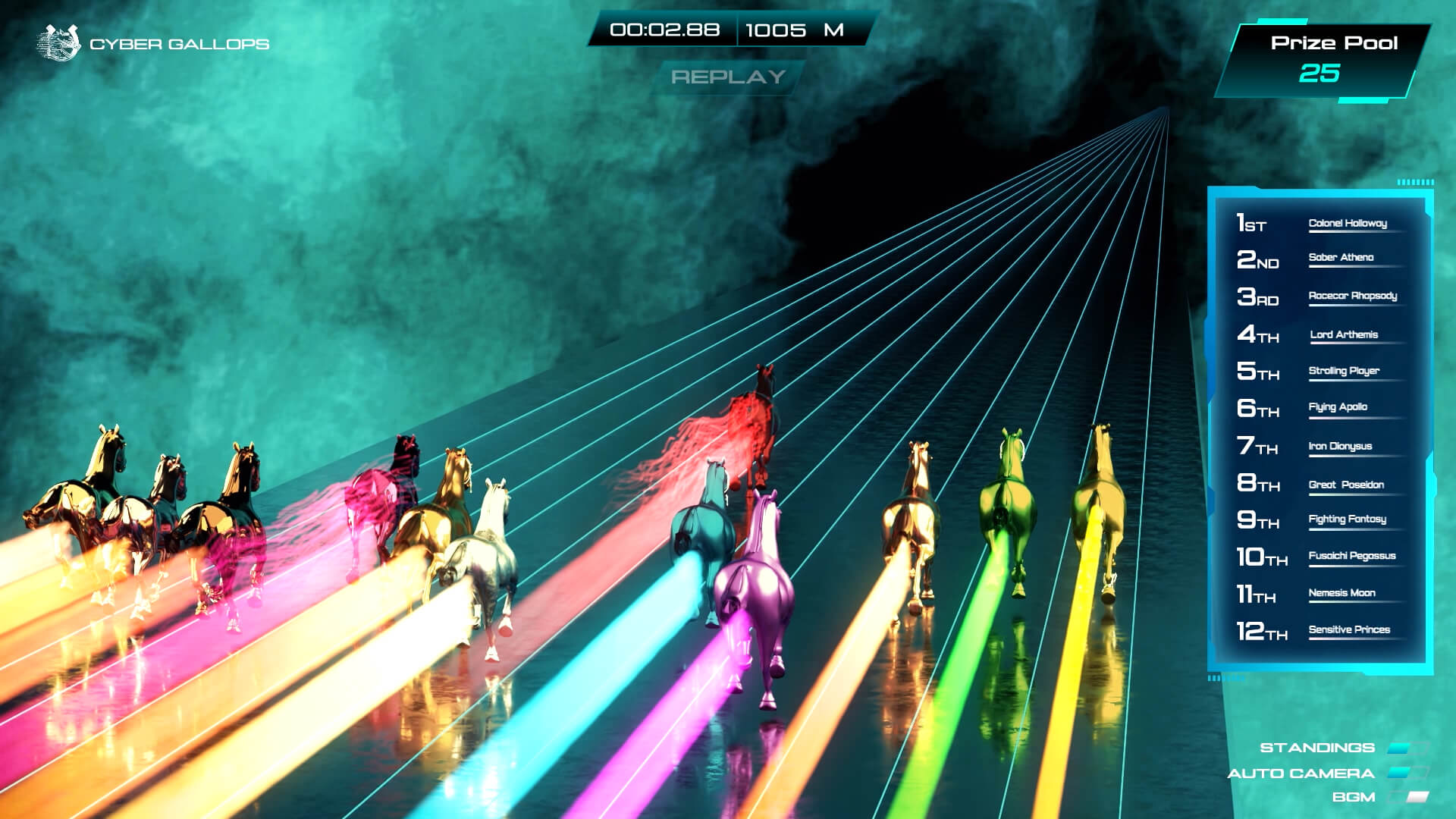This screenshot has height=819, width=1456.
Task: Pick Lord Arthemis in the standings list
Action: pyautogui.click(x=1344, y=334)
